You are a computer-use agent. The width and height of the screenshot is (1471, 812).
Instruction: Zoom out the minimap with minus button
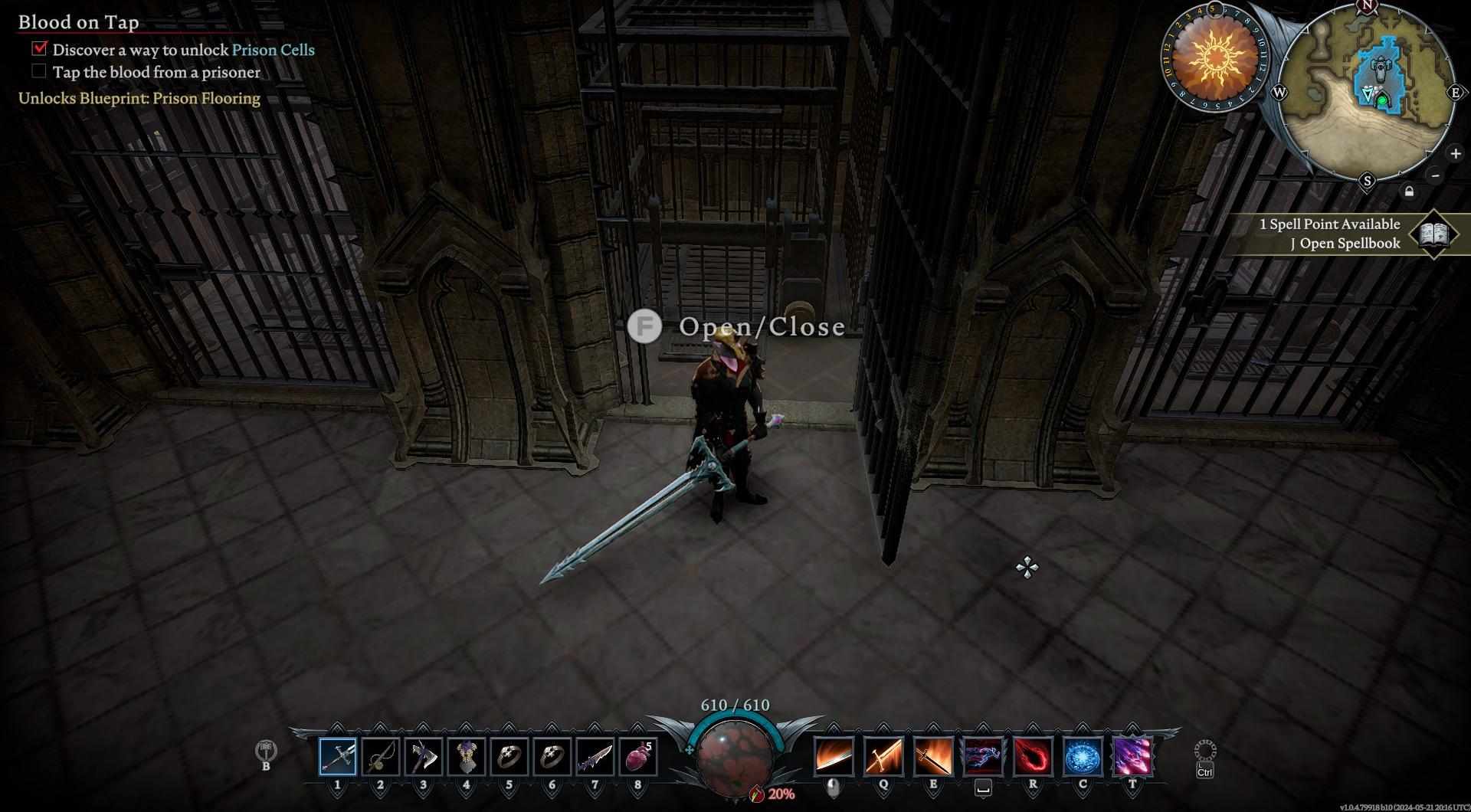click(1436, 175)
